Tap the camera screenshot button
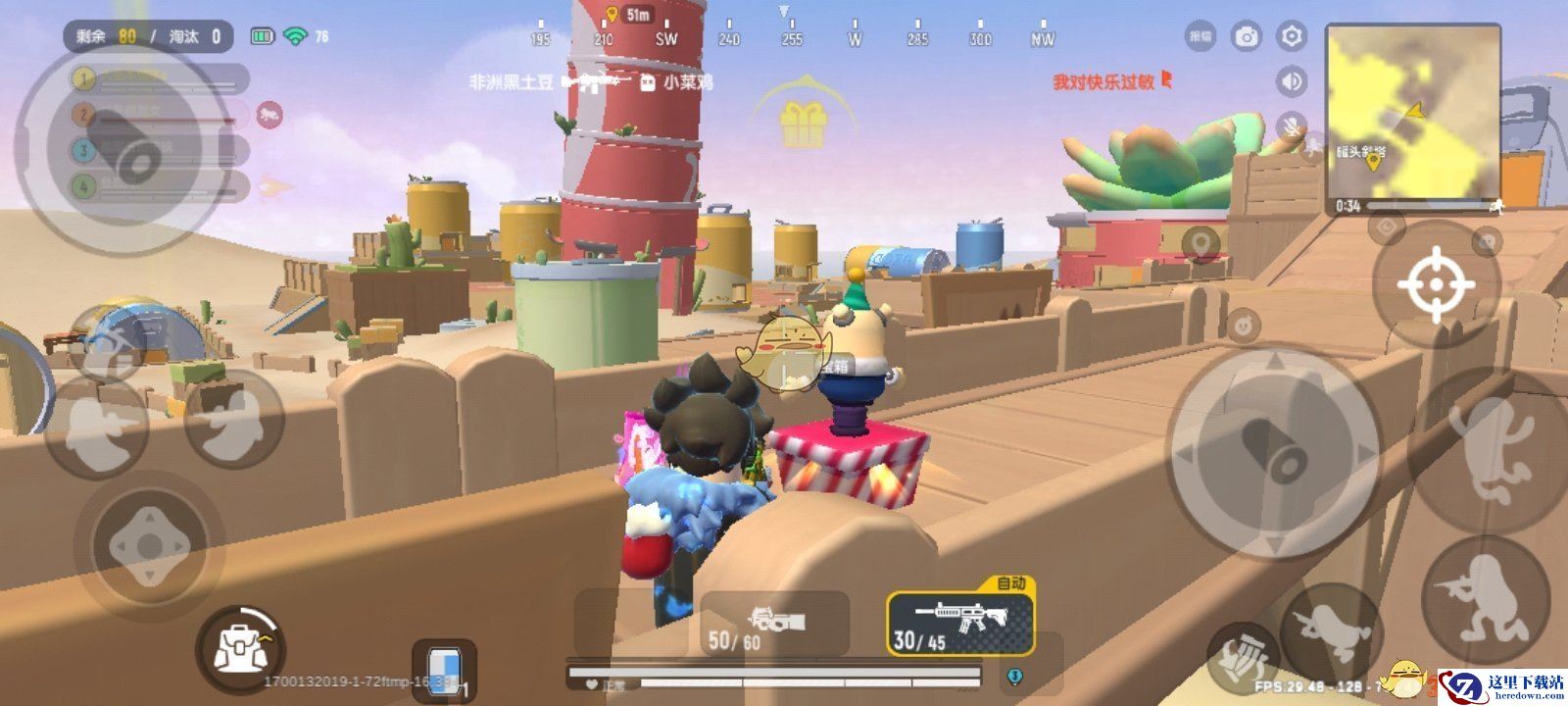Viewport: 1568px width, 706px height. [1247, 37]
